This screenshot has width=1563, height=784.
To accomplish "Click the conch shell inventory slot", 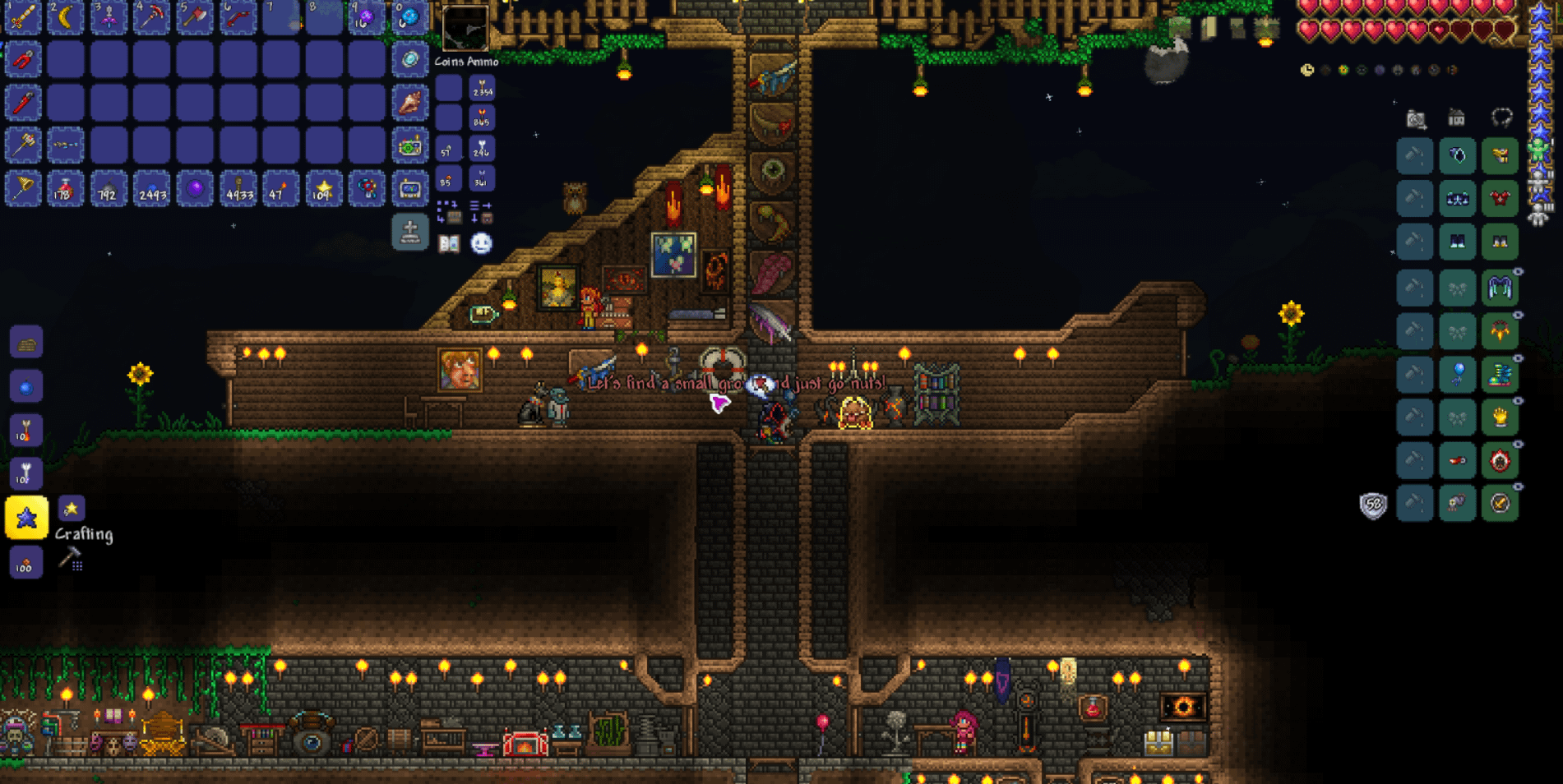I will click(409, 104).
